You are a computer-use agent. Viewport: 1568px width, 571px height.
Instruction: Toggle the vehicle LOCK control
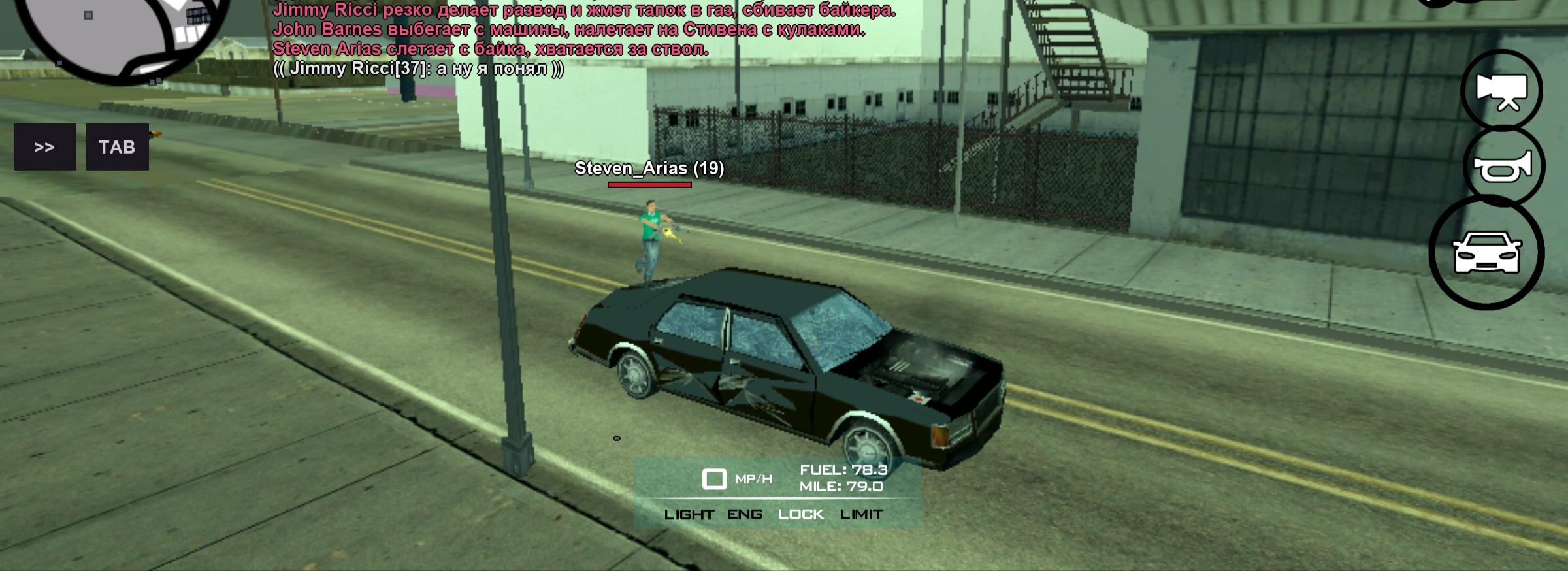[x=801, y=515]
